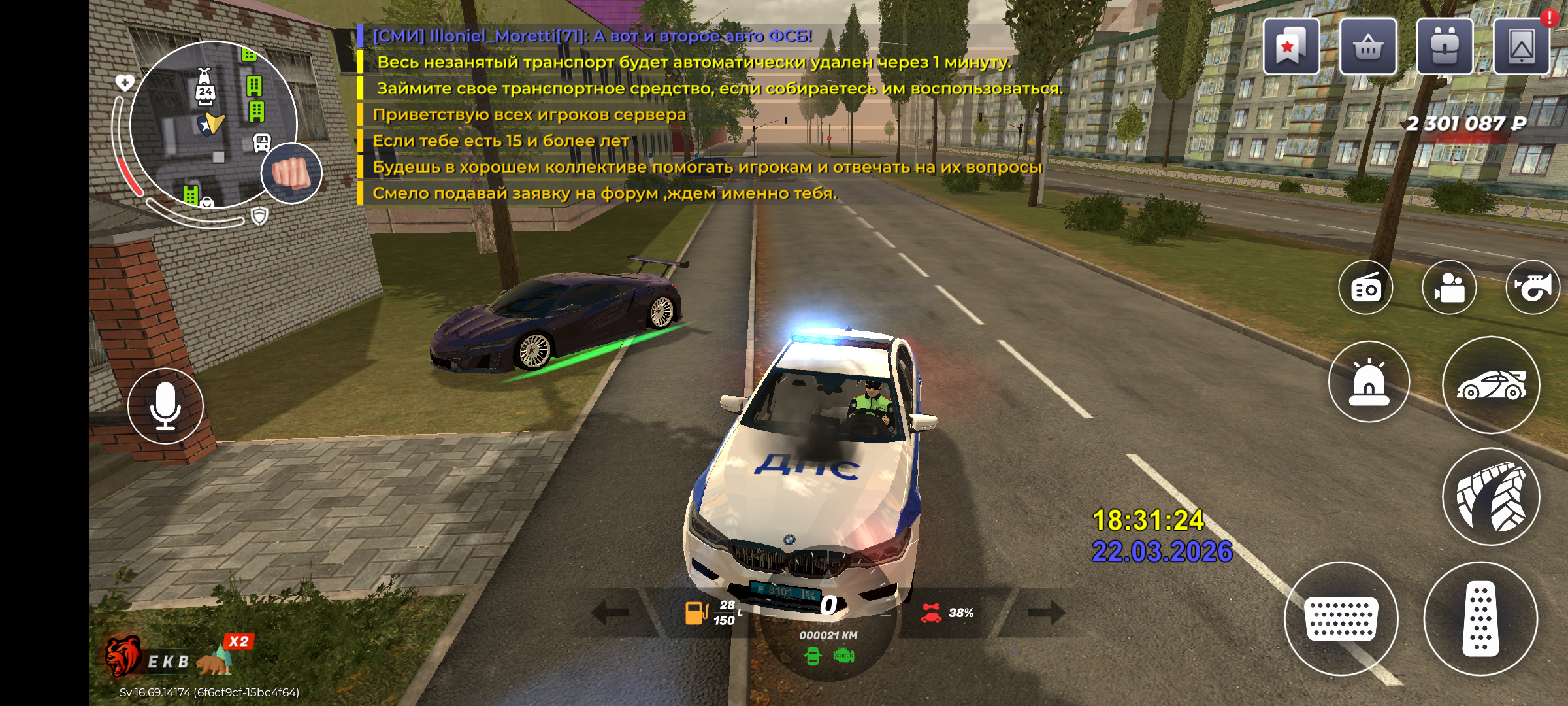
Task: Sound the car horn button
Action: tap(1532, 288)
